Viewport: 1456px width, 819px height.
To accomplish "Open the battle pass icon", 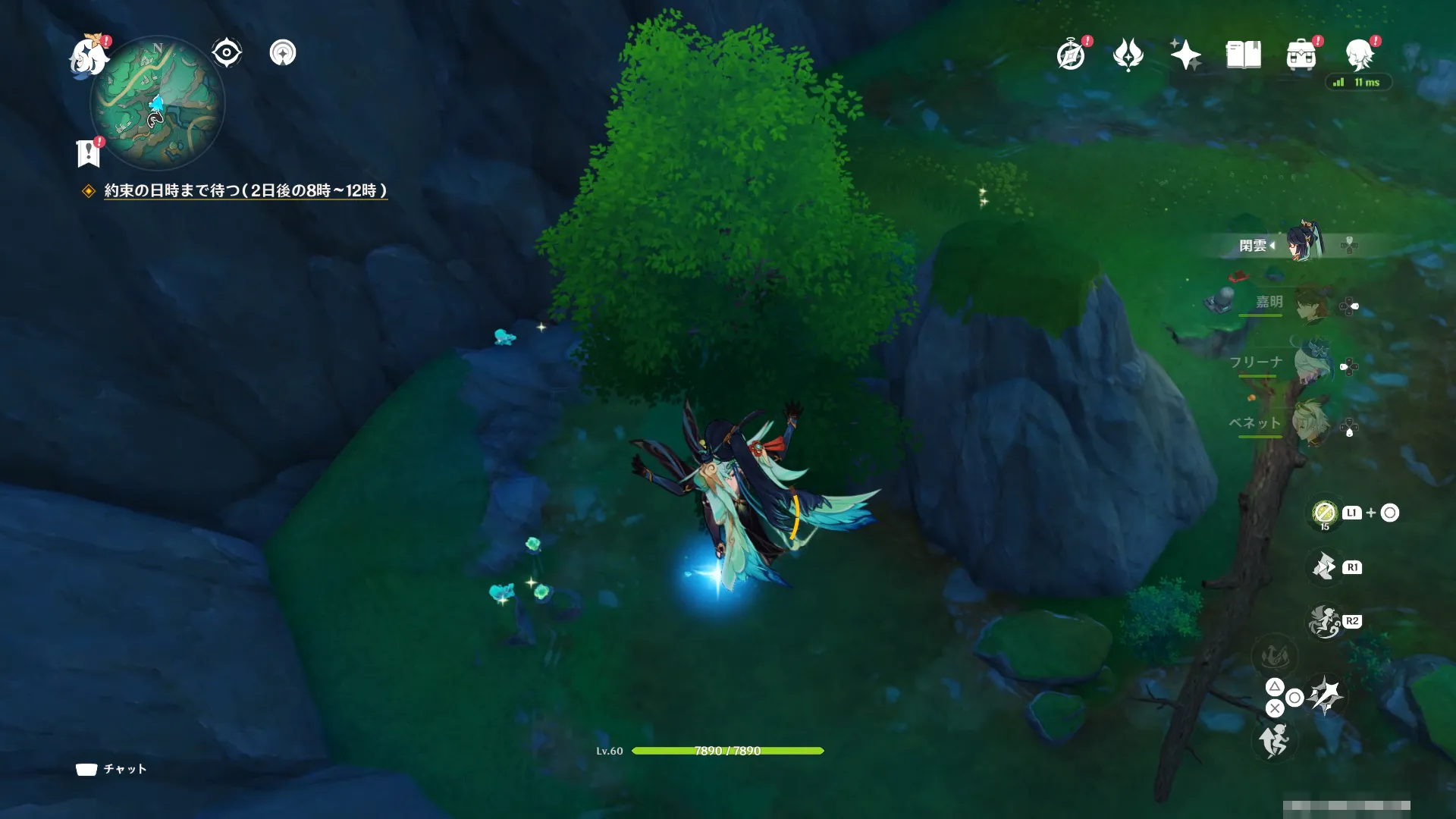I will click(1128, 55).
